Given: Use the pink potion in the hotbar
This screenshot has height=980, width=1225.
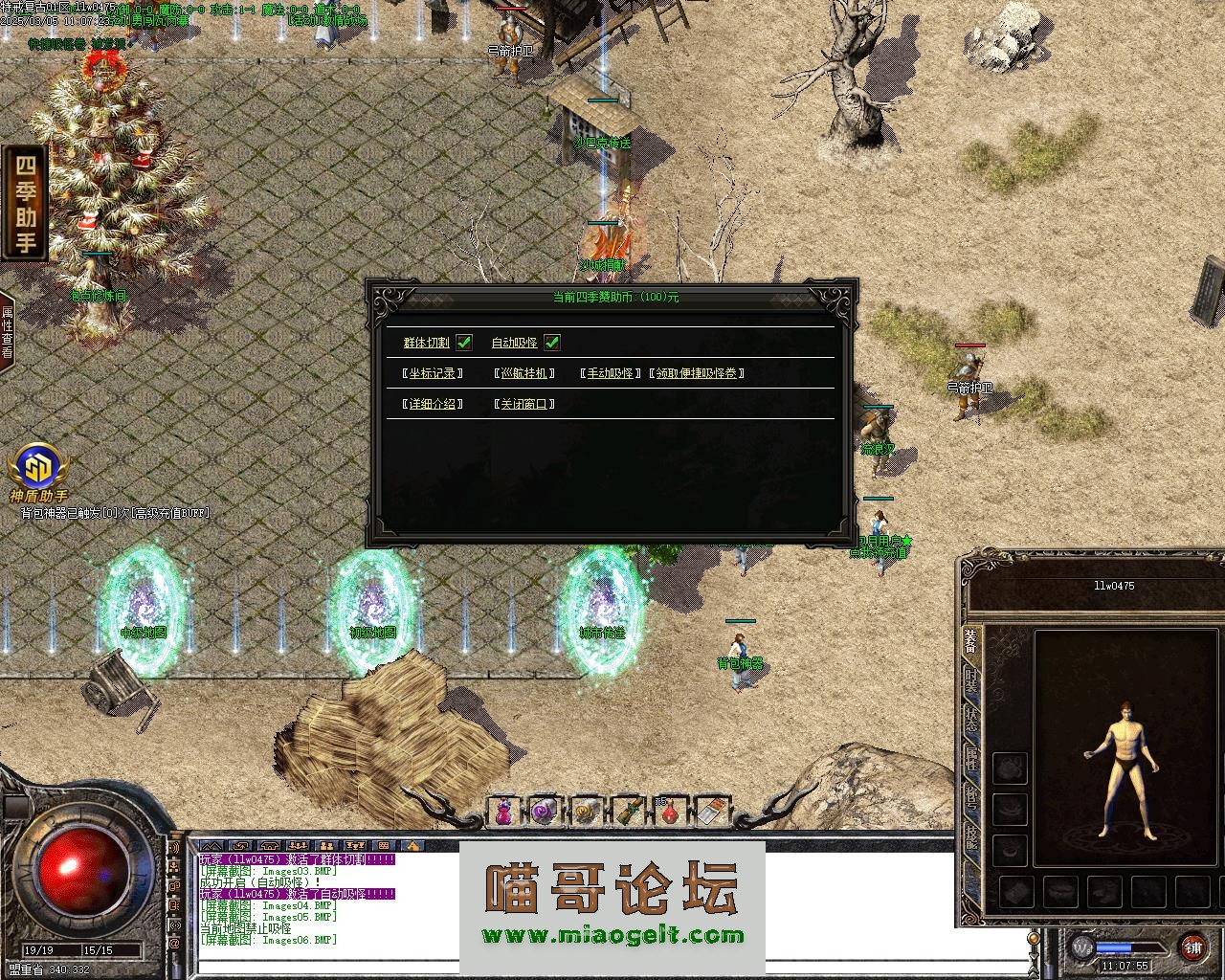Looking at the screenshot, I should point(502,812).
